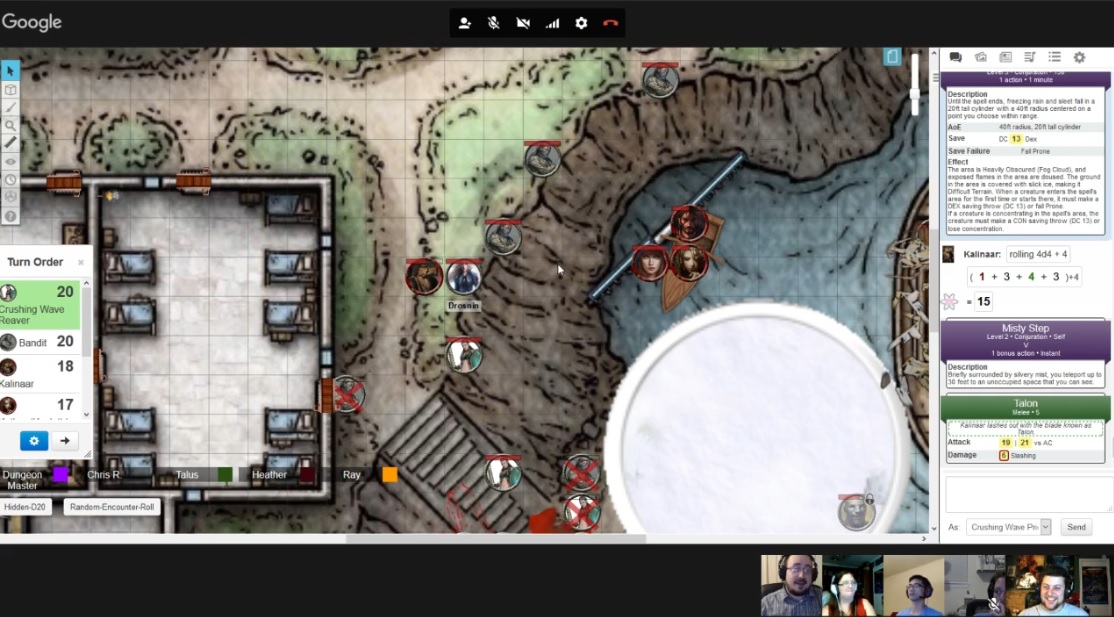Switch to the chat tab
This screenshot has height=617, width=1114.
pyautogui.click(x=955, y=58)
